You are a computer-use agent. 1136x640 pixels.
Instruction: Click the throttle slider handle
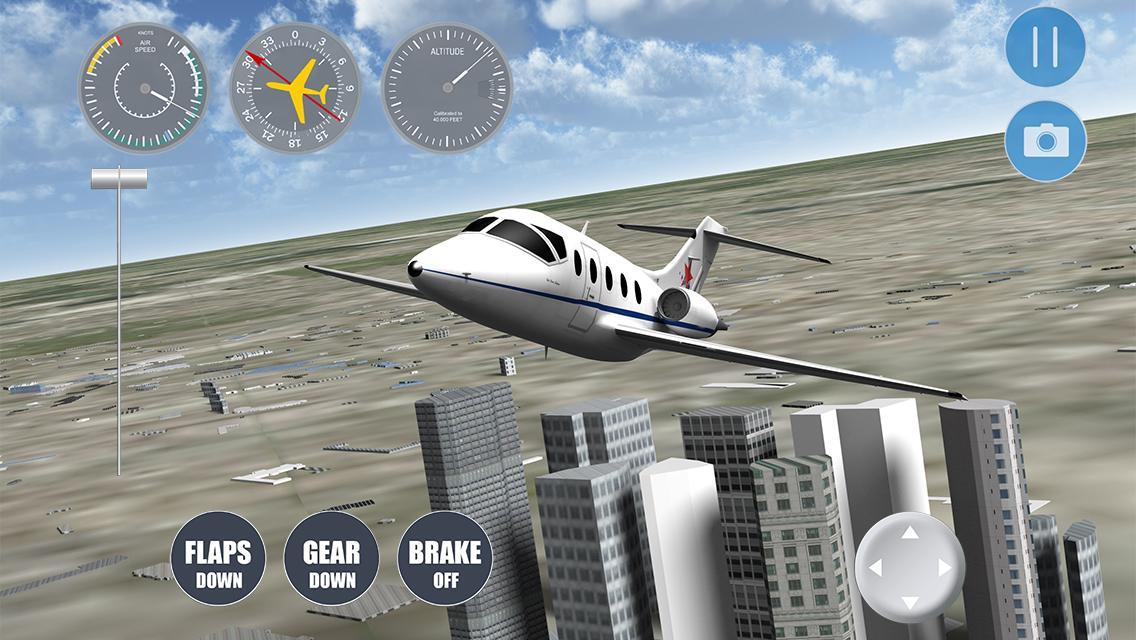point(119,179)
